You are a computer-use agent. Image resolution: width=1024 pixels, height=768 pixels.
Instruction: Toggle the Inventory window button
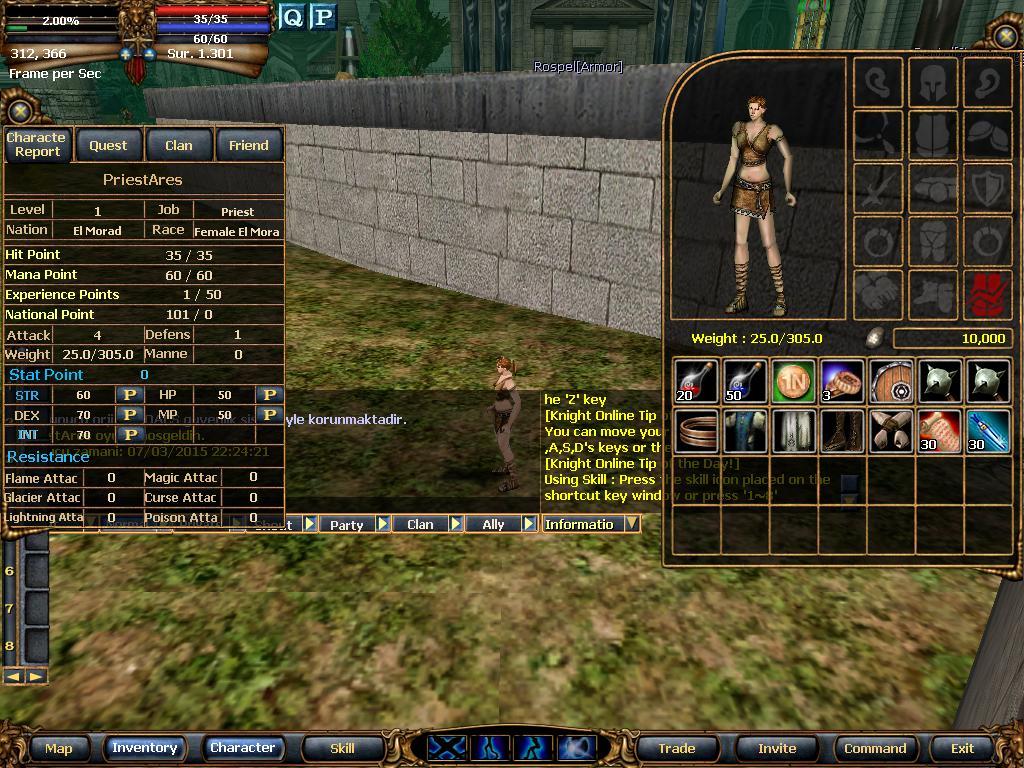pos(144,748)
